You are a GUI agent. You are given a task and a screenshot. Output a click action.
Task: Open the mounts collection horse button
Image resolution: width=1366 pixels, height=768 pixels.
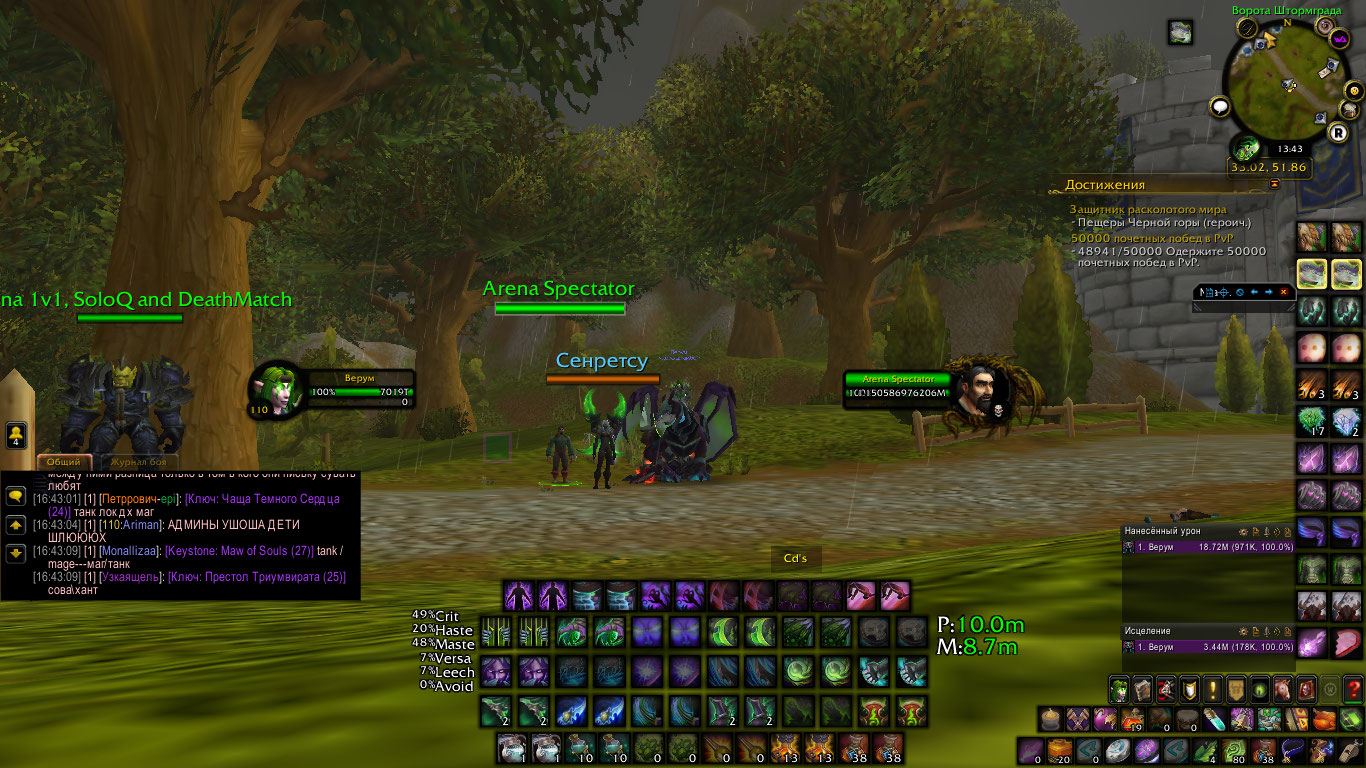coord(1282,689)
